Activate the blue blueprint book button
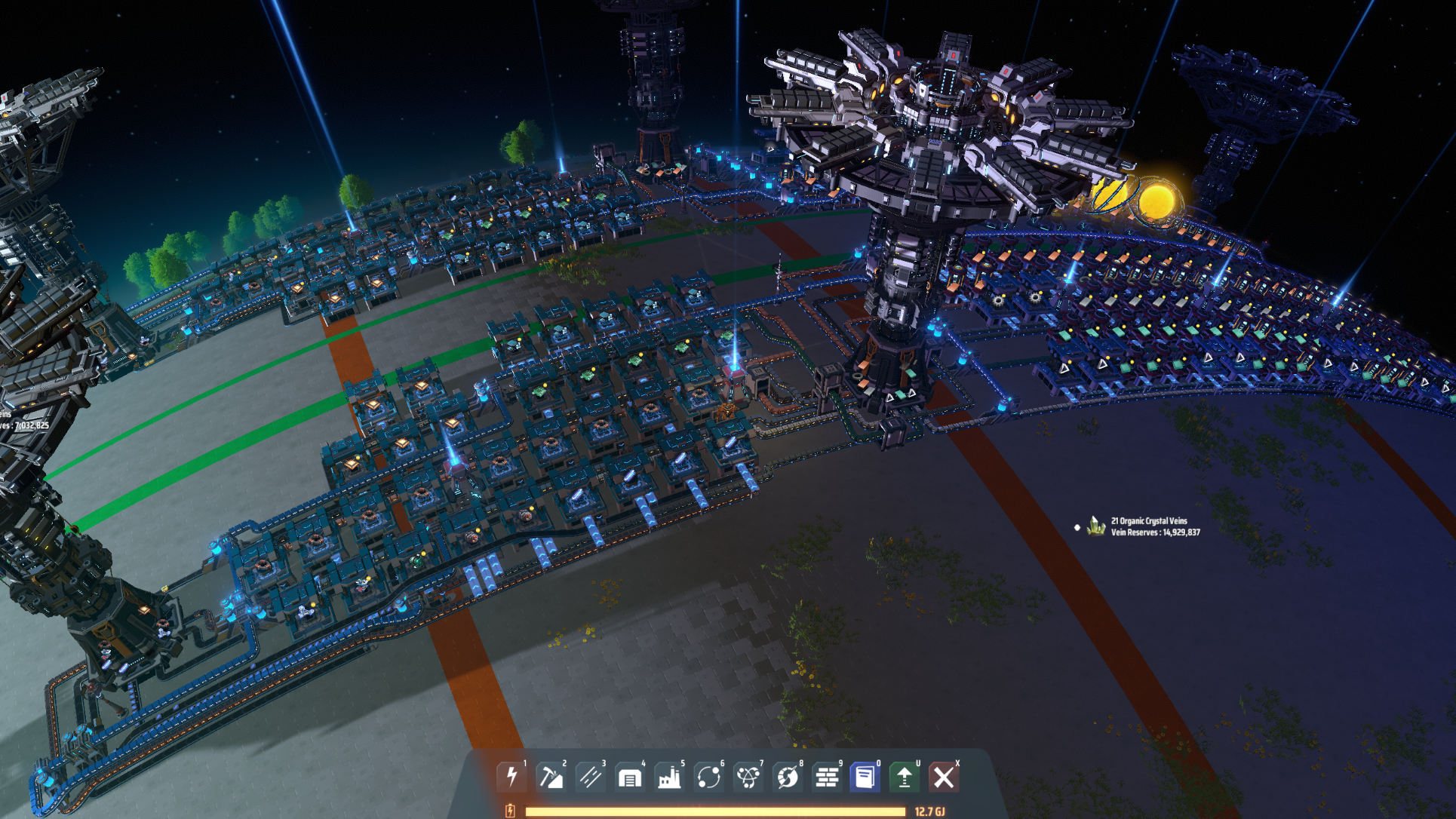Viewport: 1456px width, 819px height. (x=865, y=776)
